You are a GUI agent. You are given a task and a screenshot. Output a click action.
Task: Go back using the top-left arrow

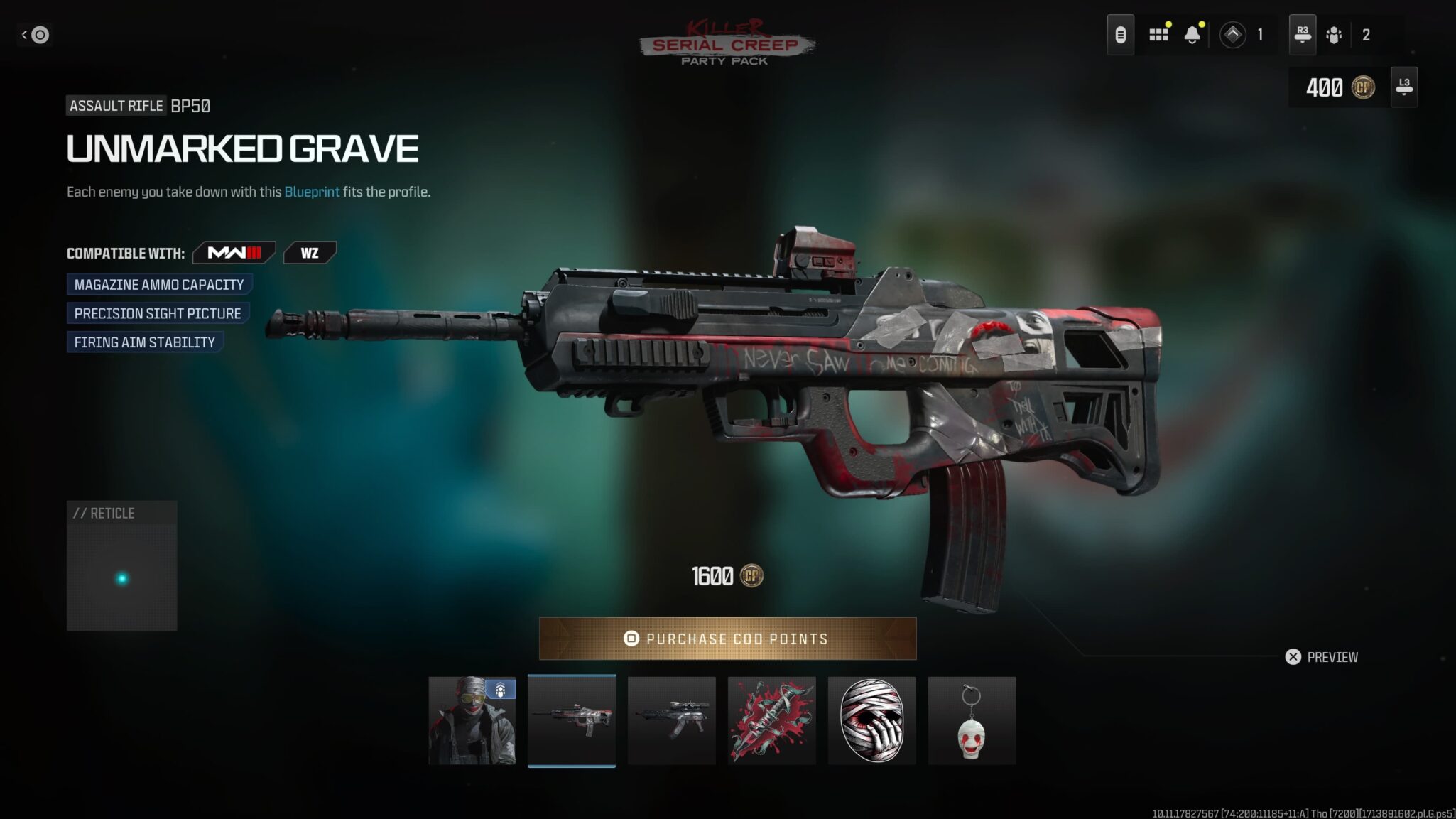coord(34,34)
